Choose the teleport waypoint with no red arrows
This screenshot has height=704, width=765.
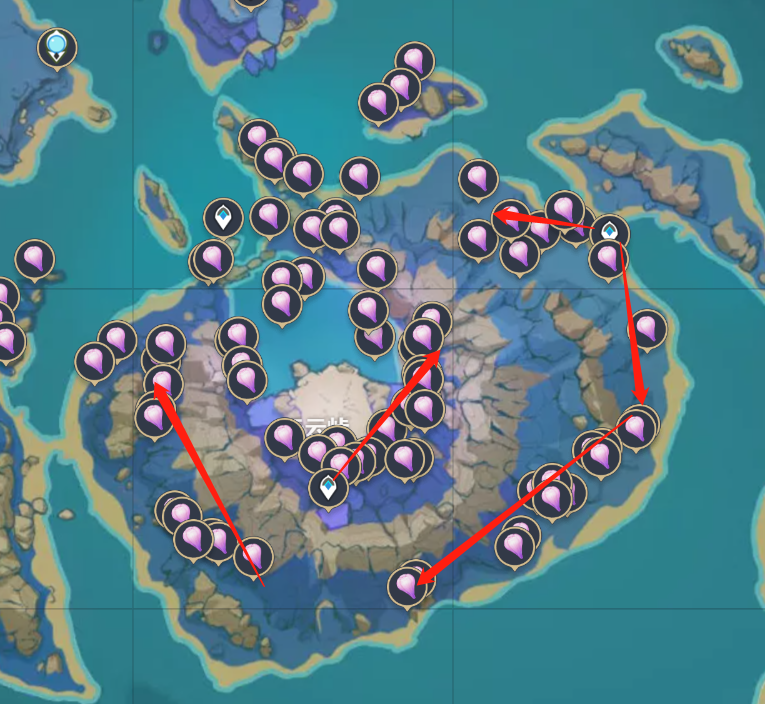(223, 216)
